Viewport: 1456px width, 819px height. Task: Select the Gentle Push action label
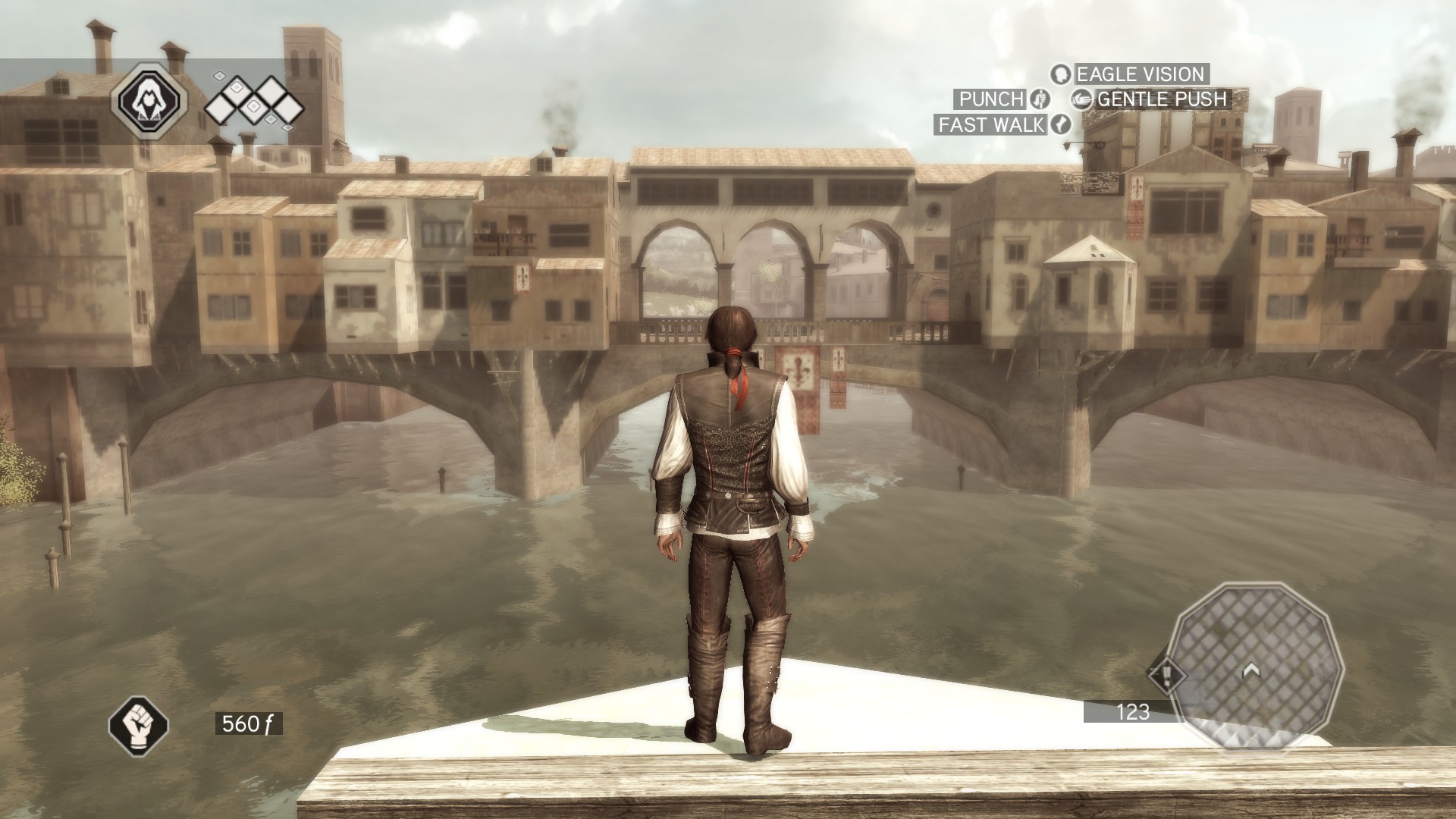click(x=1161, y=99)
